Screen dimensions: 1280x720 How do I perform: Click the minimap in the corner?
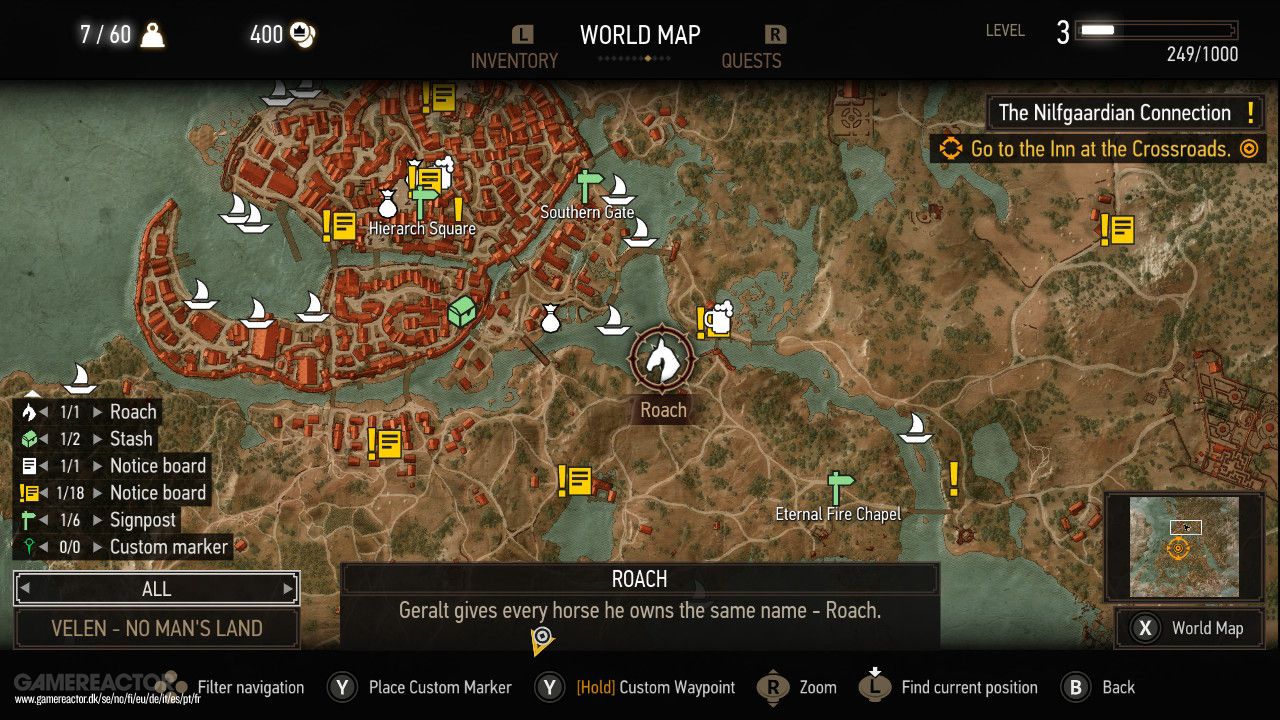coord(1183,545)
